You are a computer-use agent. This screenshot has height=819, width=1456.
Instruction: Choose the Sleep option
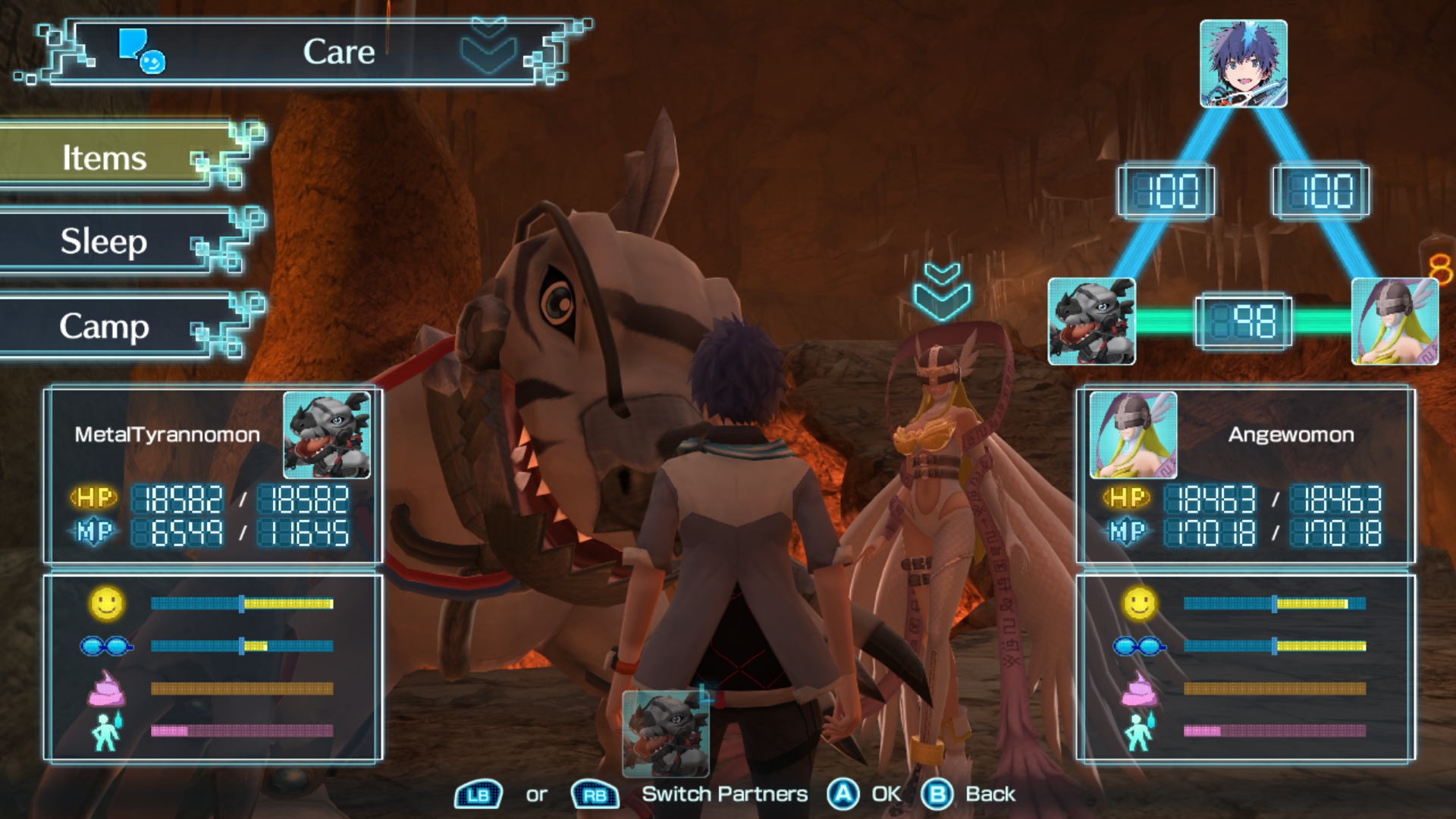point(106,242)
